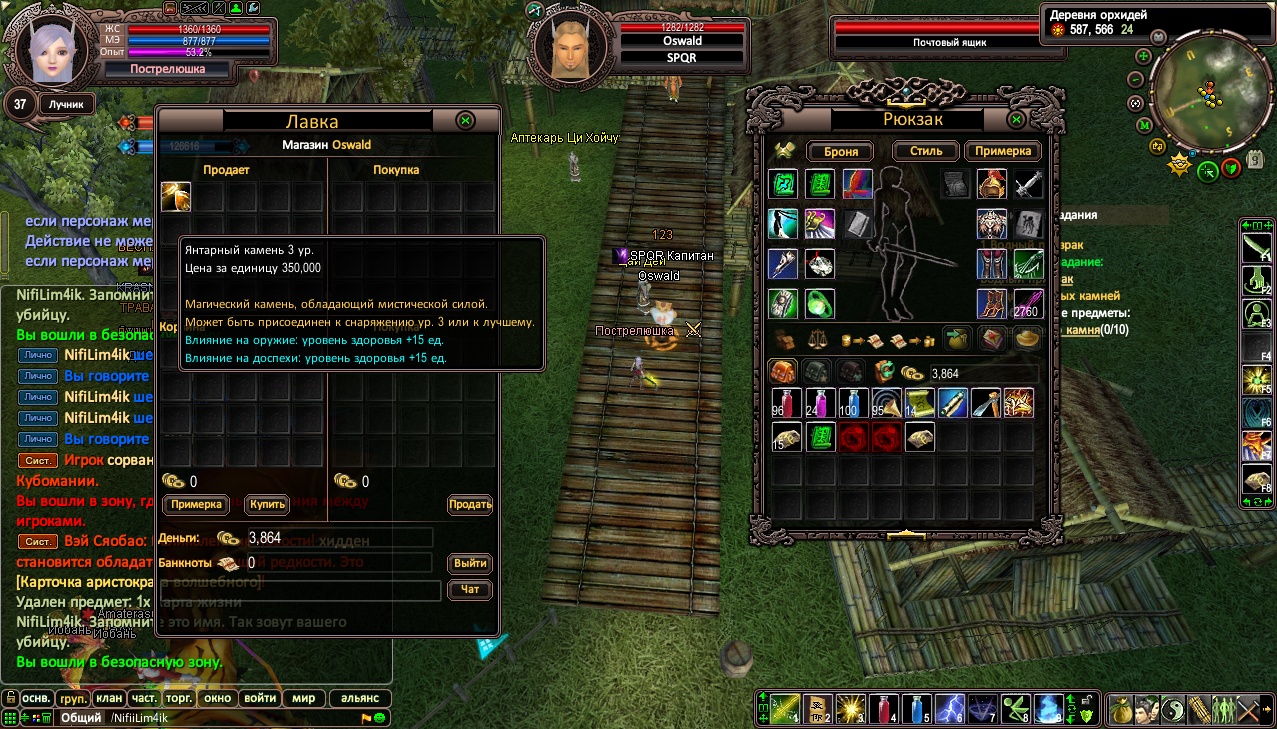1277x729 pixels.
Task: Select the green scroll item in backpack
Action: 820,437
